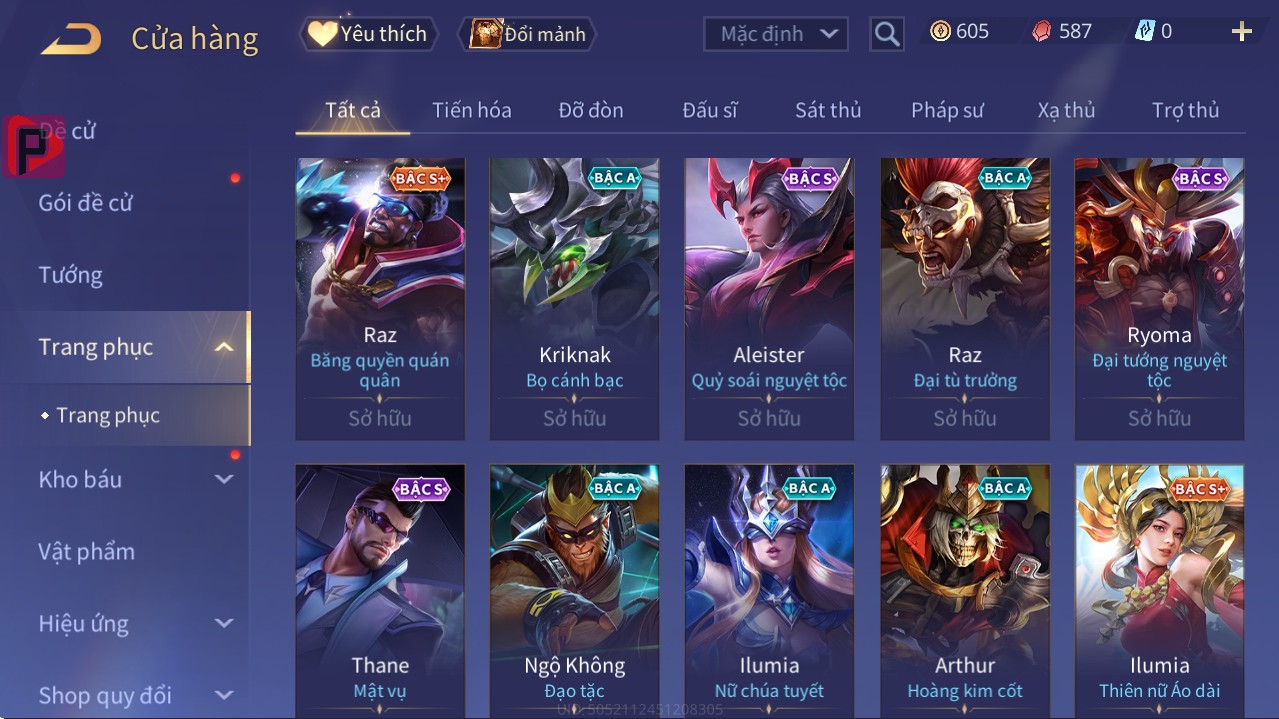Open Vật phẩm items menu
The height and width of the screenshot is (719, 1279).
pos(87,551)
